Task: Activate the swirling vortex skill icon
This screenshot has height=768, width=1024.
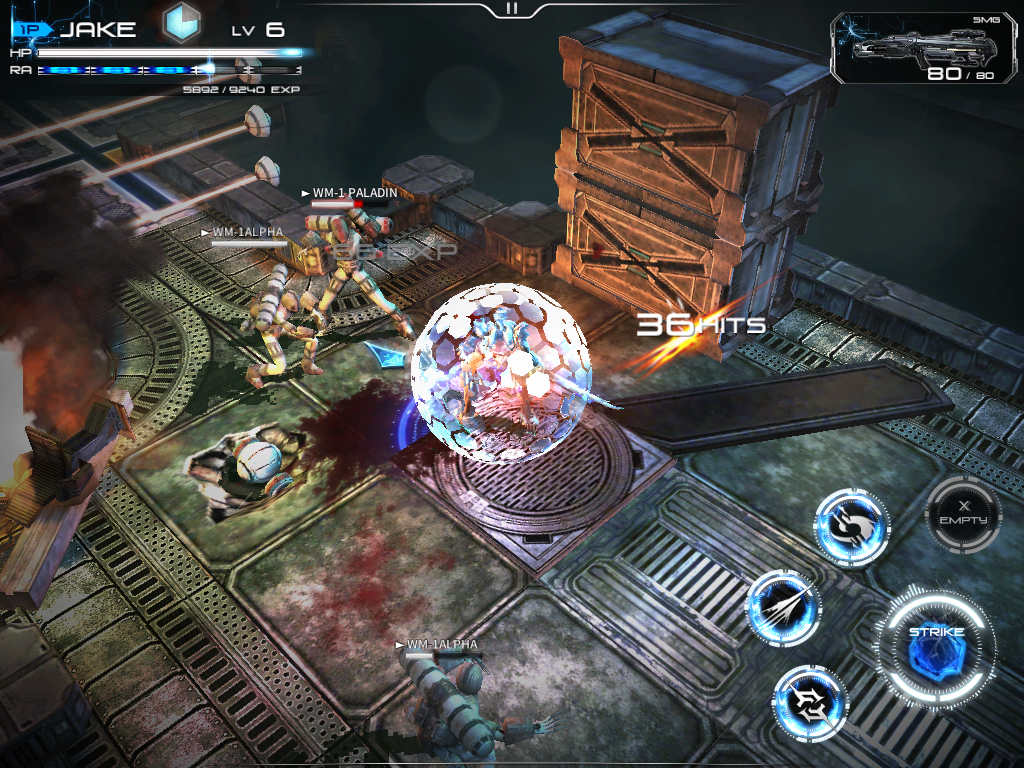Action: click(x=851, y=527)
